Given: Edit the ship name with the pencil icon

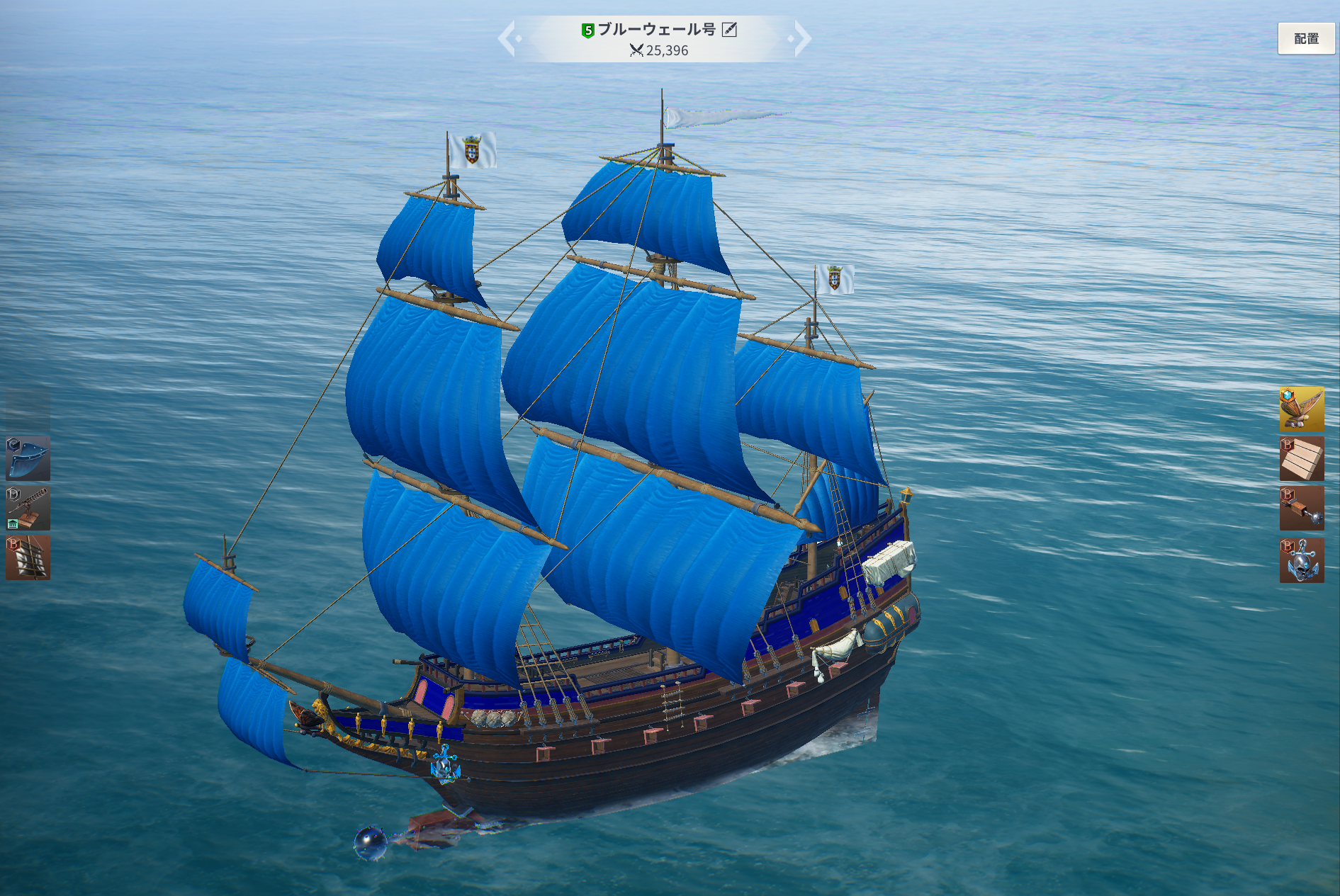Looking at the screenshot, I should (729, 29).
